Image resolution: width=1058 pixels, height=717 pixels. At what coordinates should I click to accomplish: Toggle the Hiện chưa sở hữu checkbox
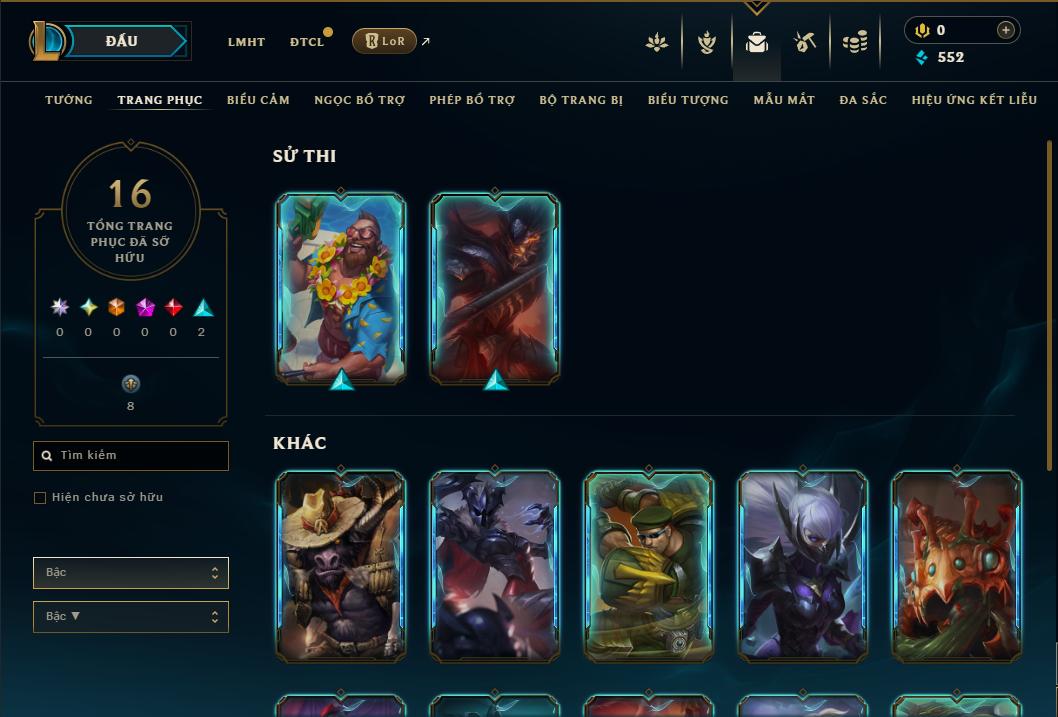pos(40,498)
